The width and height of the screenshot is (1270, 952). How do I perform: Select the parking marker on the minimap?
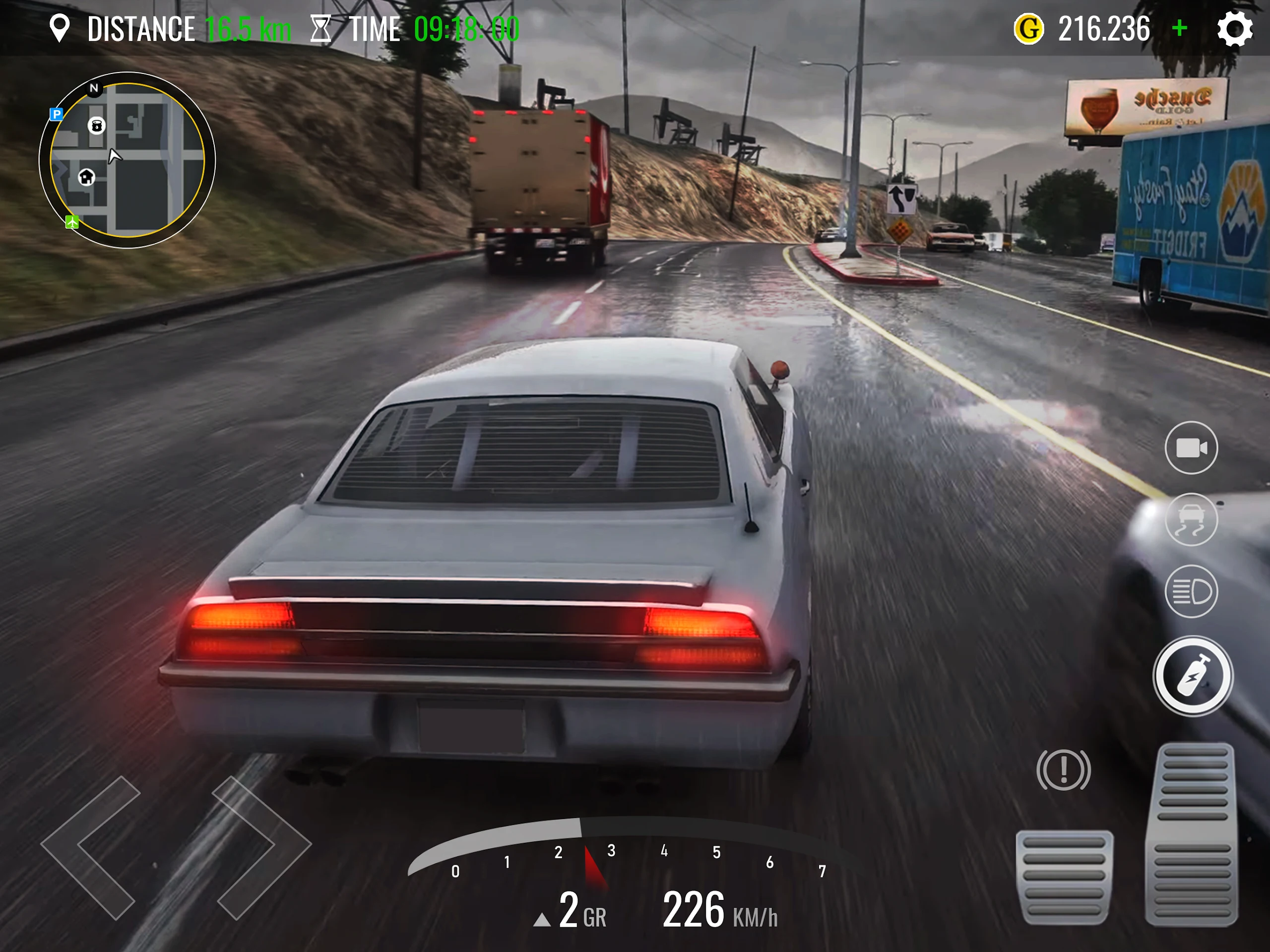click(56, 114)
